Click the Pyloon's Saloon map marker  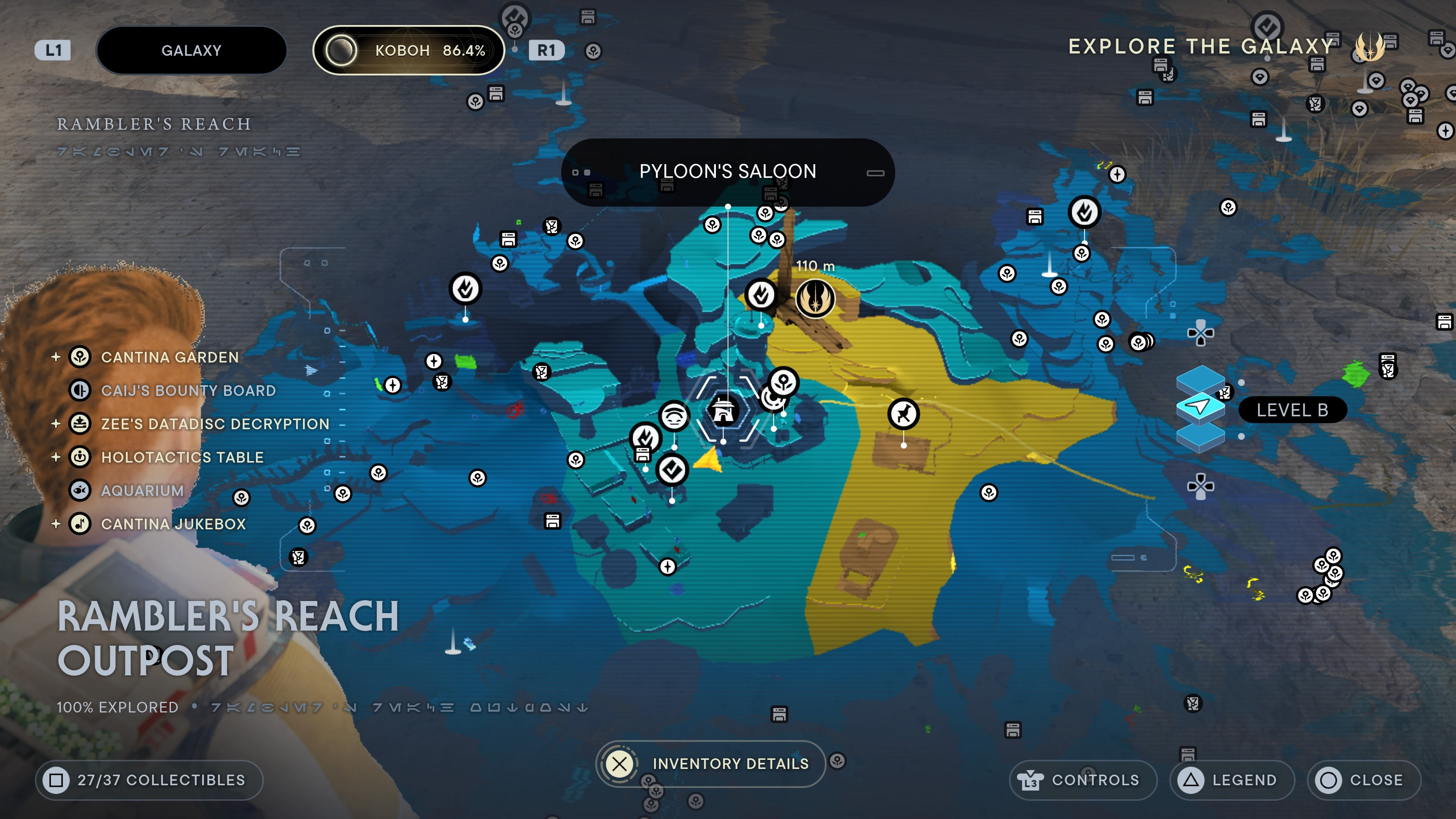723,410
